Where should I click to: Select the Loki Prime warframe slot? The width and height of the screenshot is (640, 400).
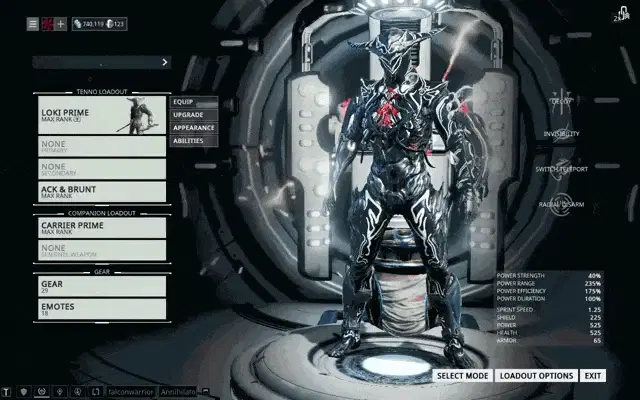click(x=102, y=114)
